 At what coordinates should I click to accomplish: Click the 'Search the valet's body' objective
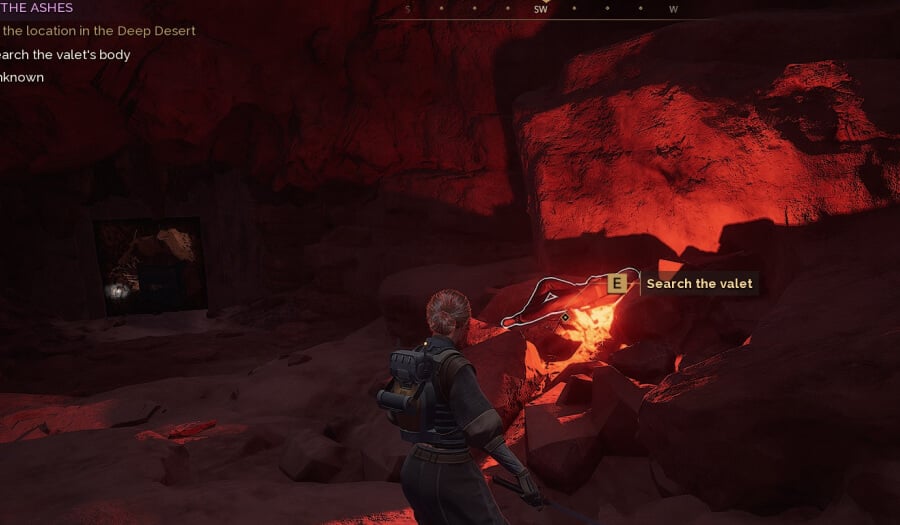pos(65,54)
